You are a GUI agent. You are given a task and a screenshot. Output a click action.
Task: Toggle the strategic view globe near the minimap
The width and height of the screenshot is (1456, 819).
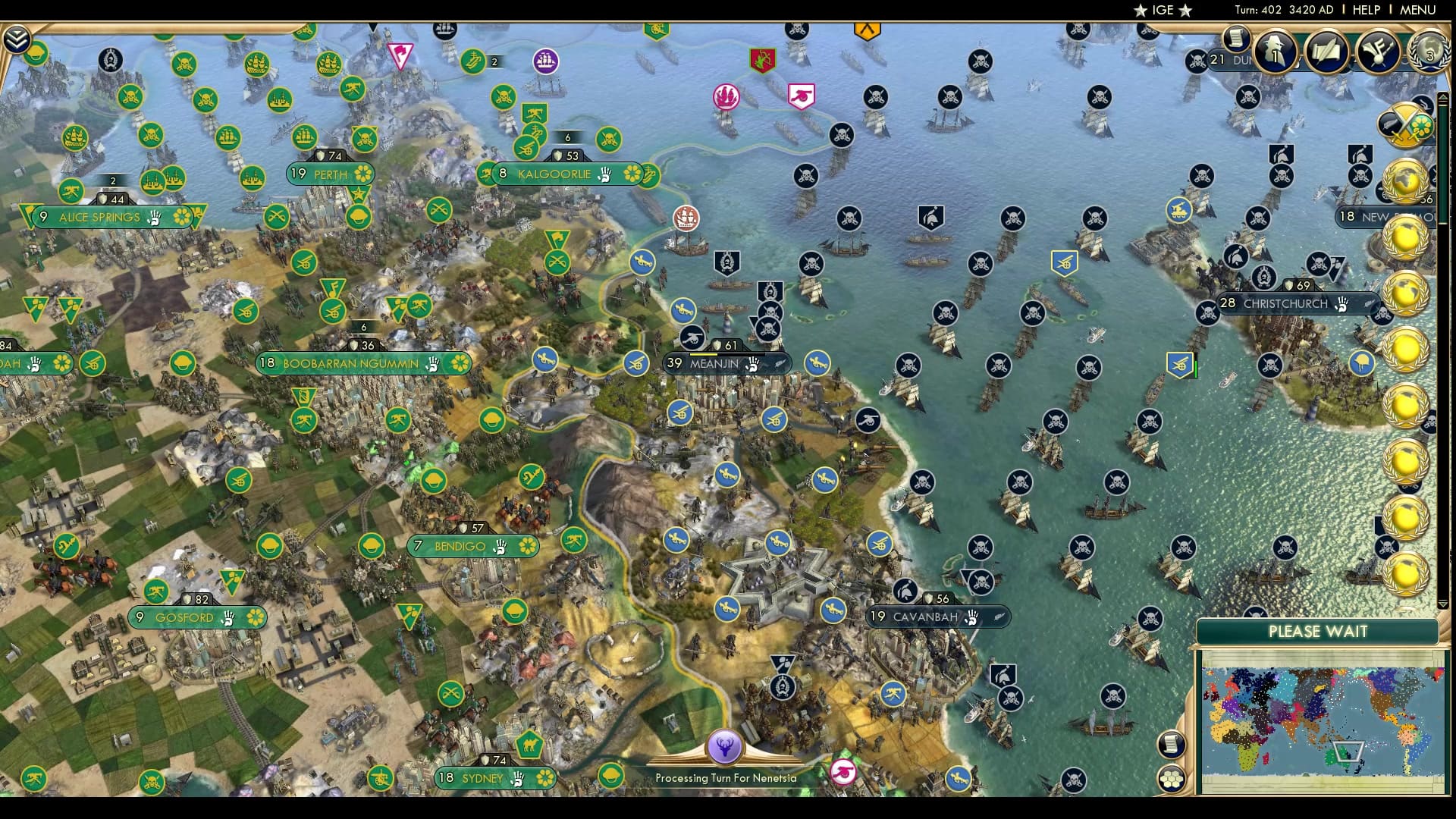1172,745
